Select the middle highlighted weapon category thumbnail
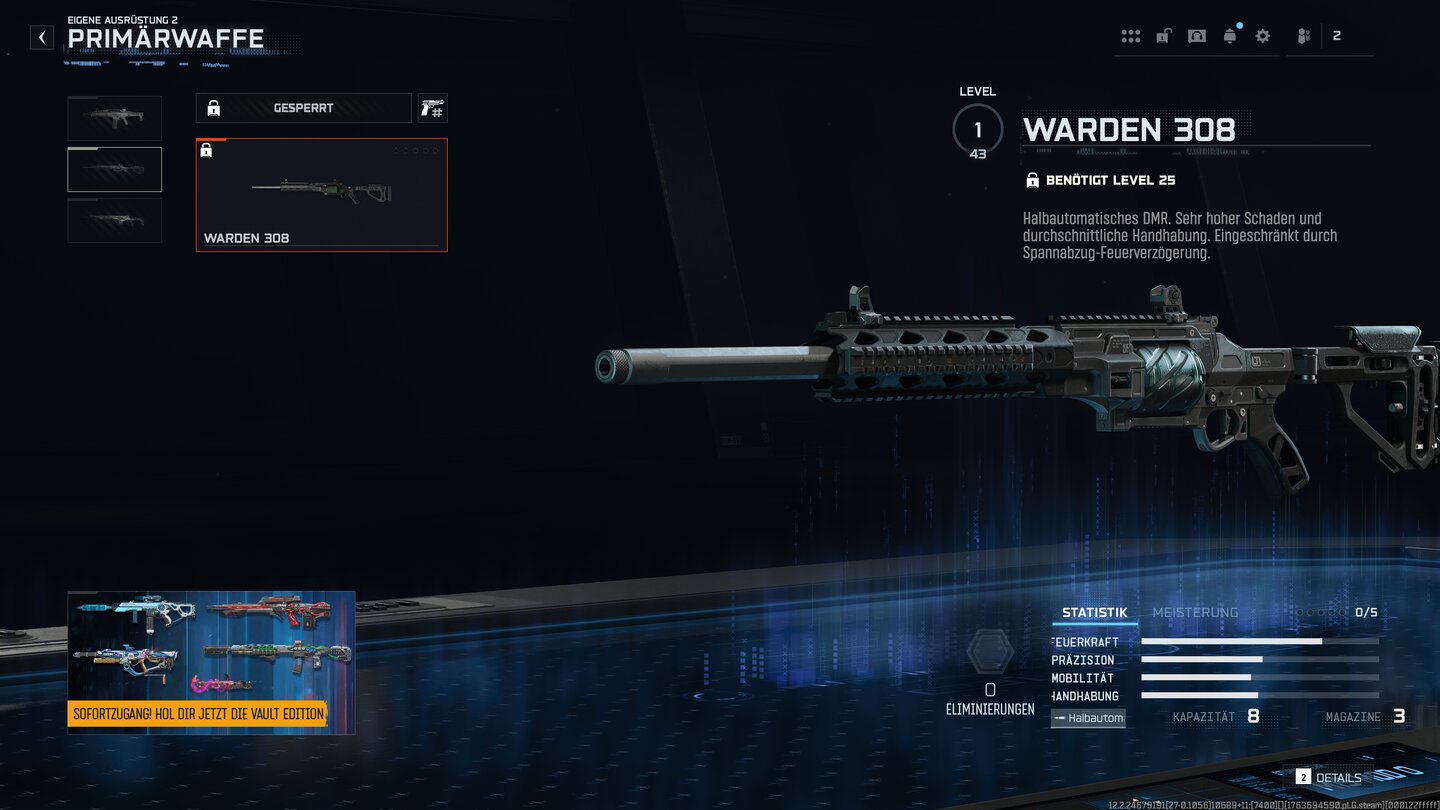This screenshot has width=1440, height=810. 114,169
